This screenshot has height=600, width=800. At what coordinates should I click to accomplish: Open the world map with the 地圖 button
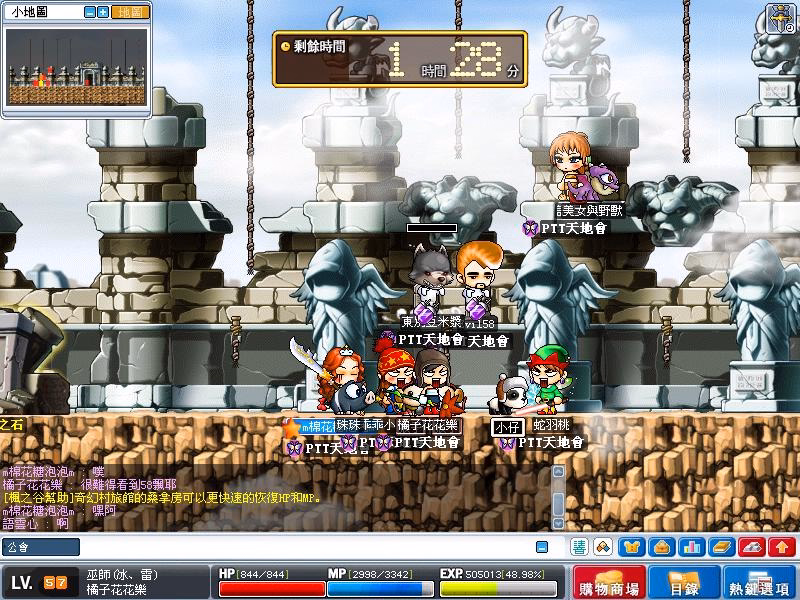click(130, 12)
